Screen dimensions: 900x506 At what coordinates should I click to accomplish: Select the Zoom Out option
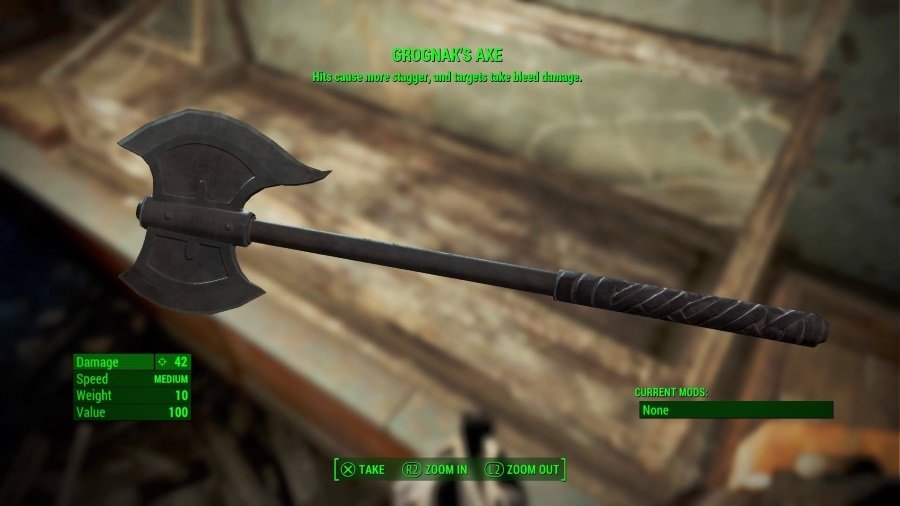tap(521, 469)
